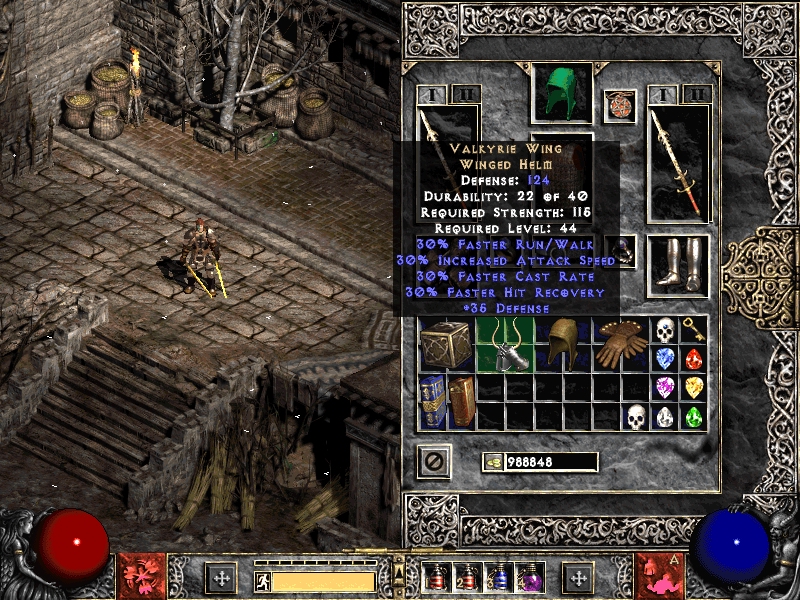
Task: Click the equipped amulet slot
Action: (x=620, y=105)
